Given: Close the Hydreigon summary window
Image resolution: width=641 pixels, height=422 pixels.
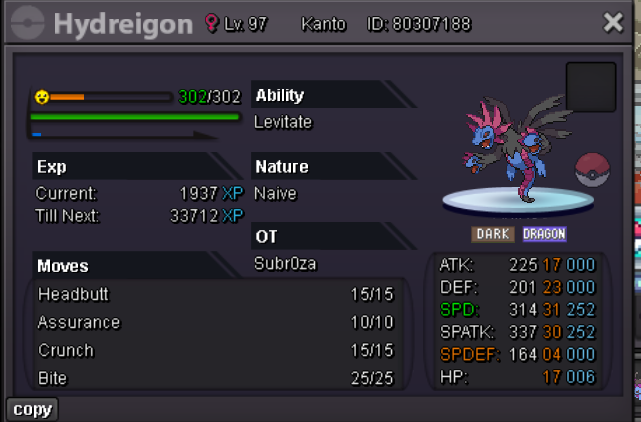Looking at the screenshot, I should point(613,23).
